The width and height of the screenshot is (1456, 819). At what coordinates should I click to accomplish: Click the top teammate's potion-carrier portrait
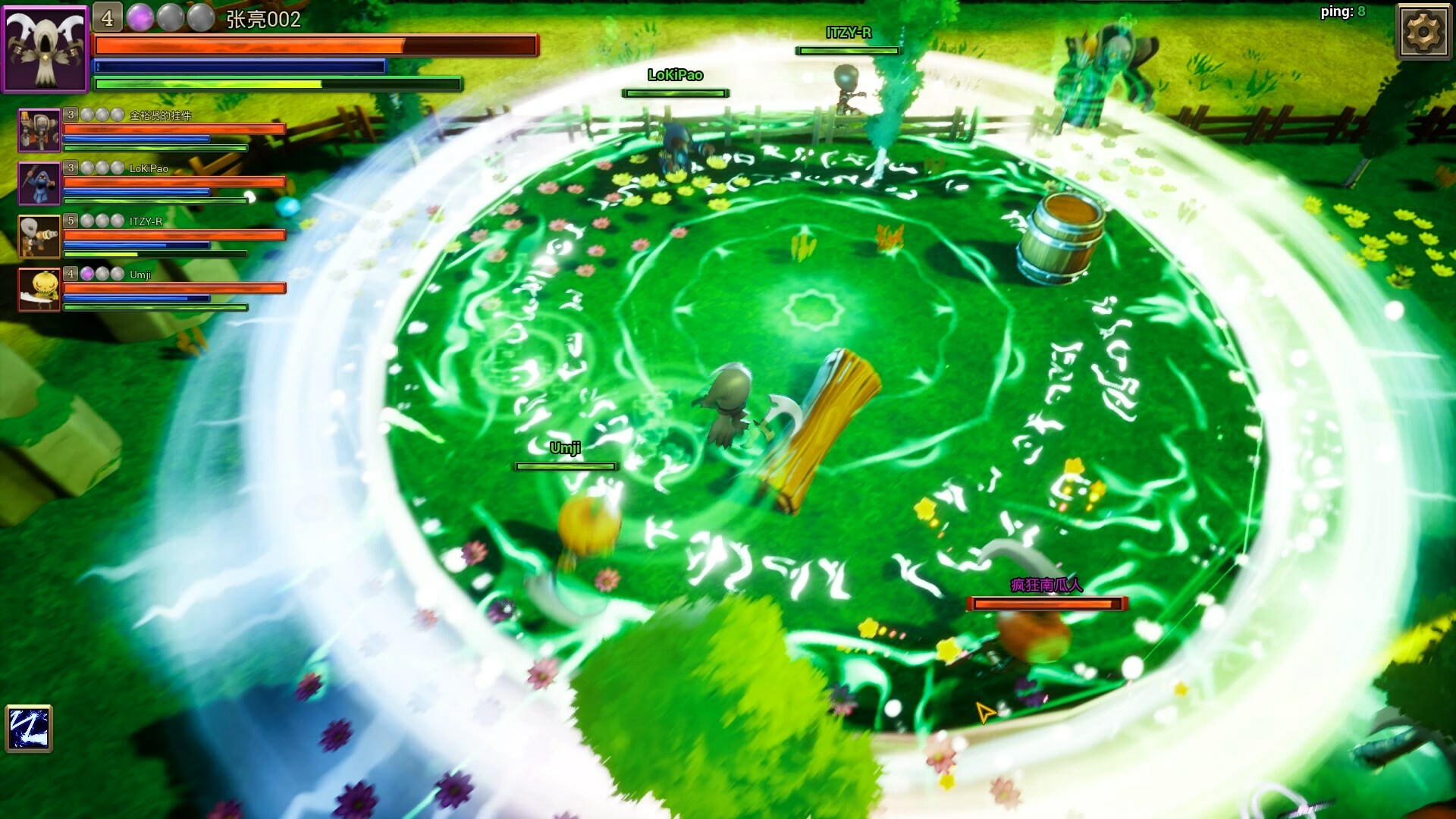(x=39, y=130)
